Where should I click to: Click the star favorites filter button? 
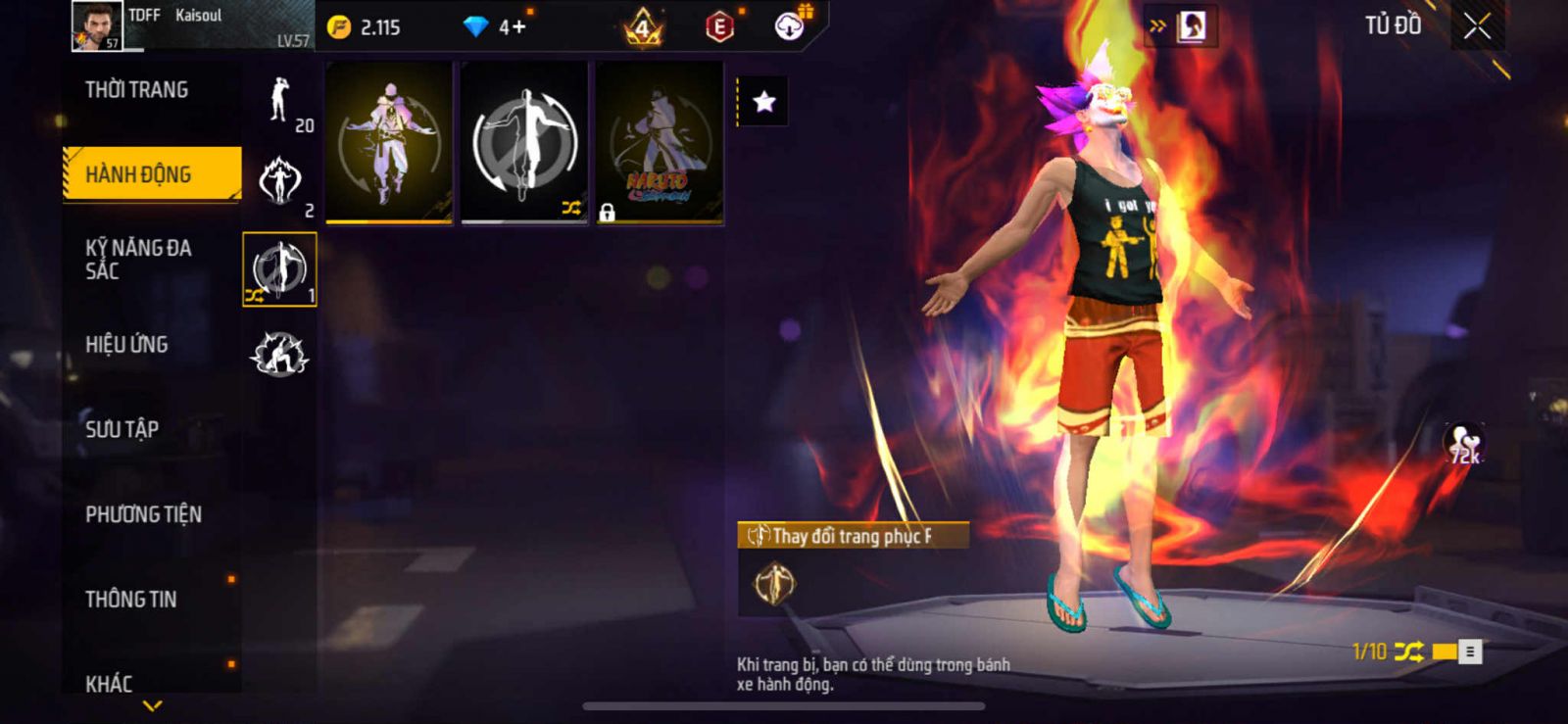click(763, 102)
